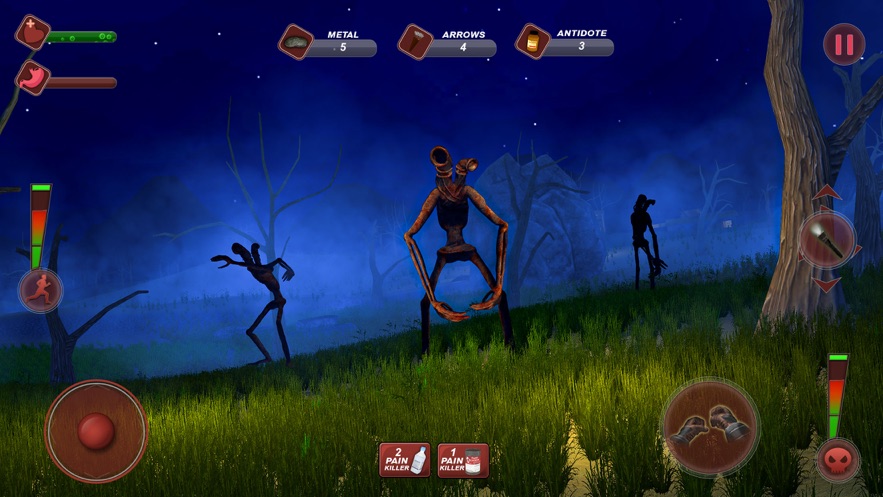Activate the red skull button

[838, 460]
